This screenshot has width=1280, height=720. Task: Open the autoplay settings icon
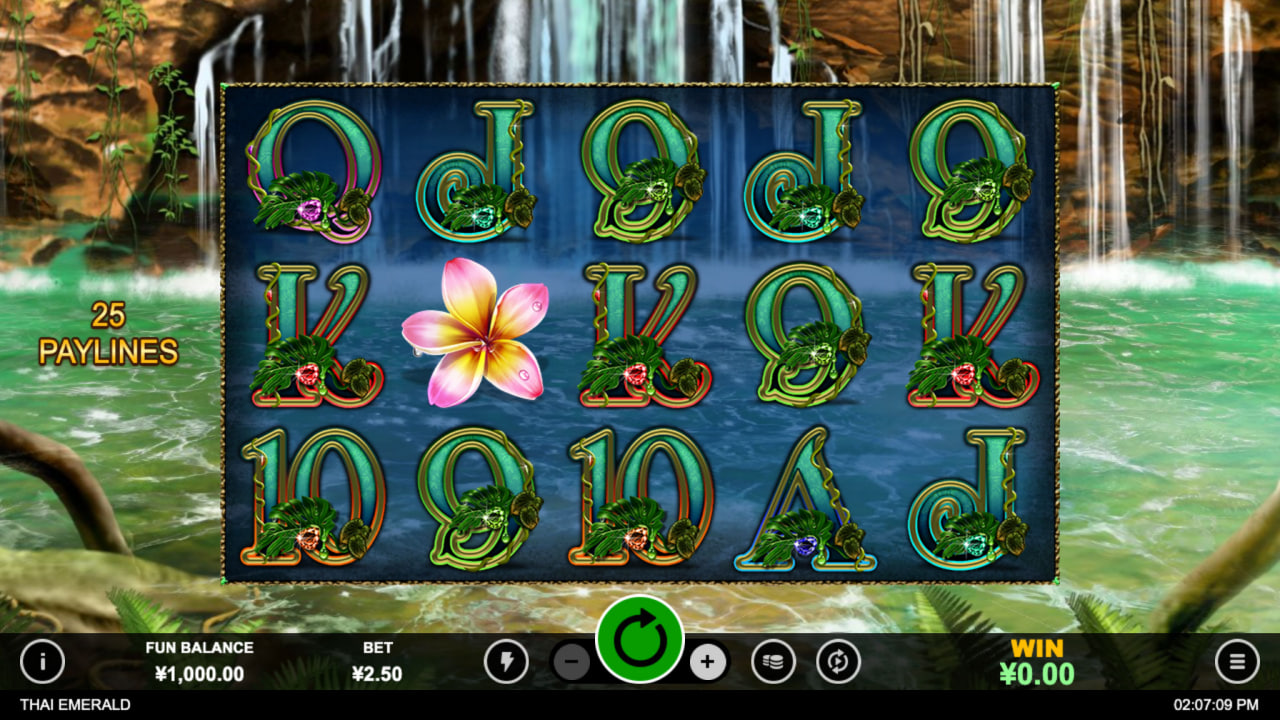click(837, 662)
